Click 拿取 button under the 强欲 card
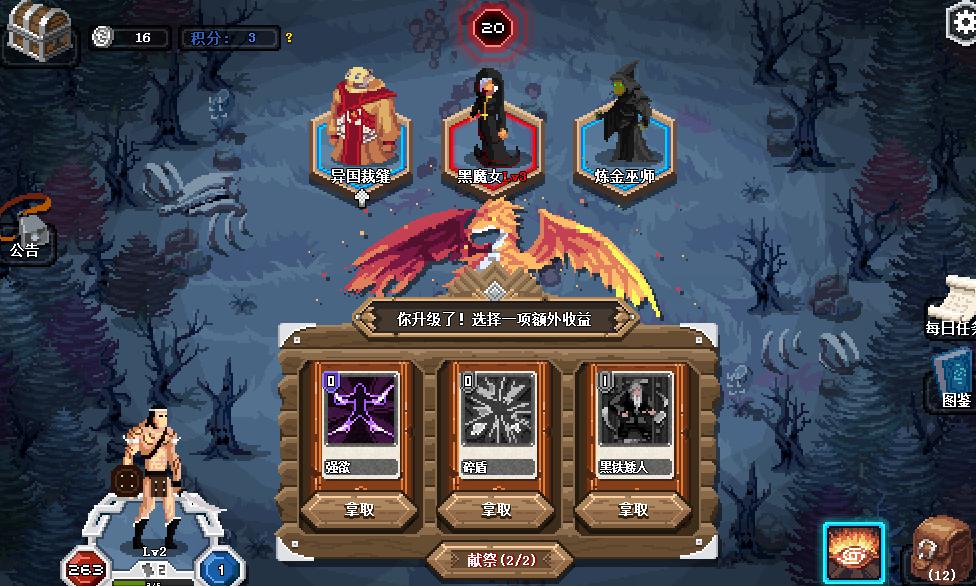This screenshot has height=586, width=976. (359, 509)
